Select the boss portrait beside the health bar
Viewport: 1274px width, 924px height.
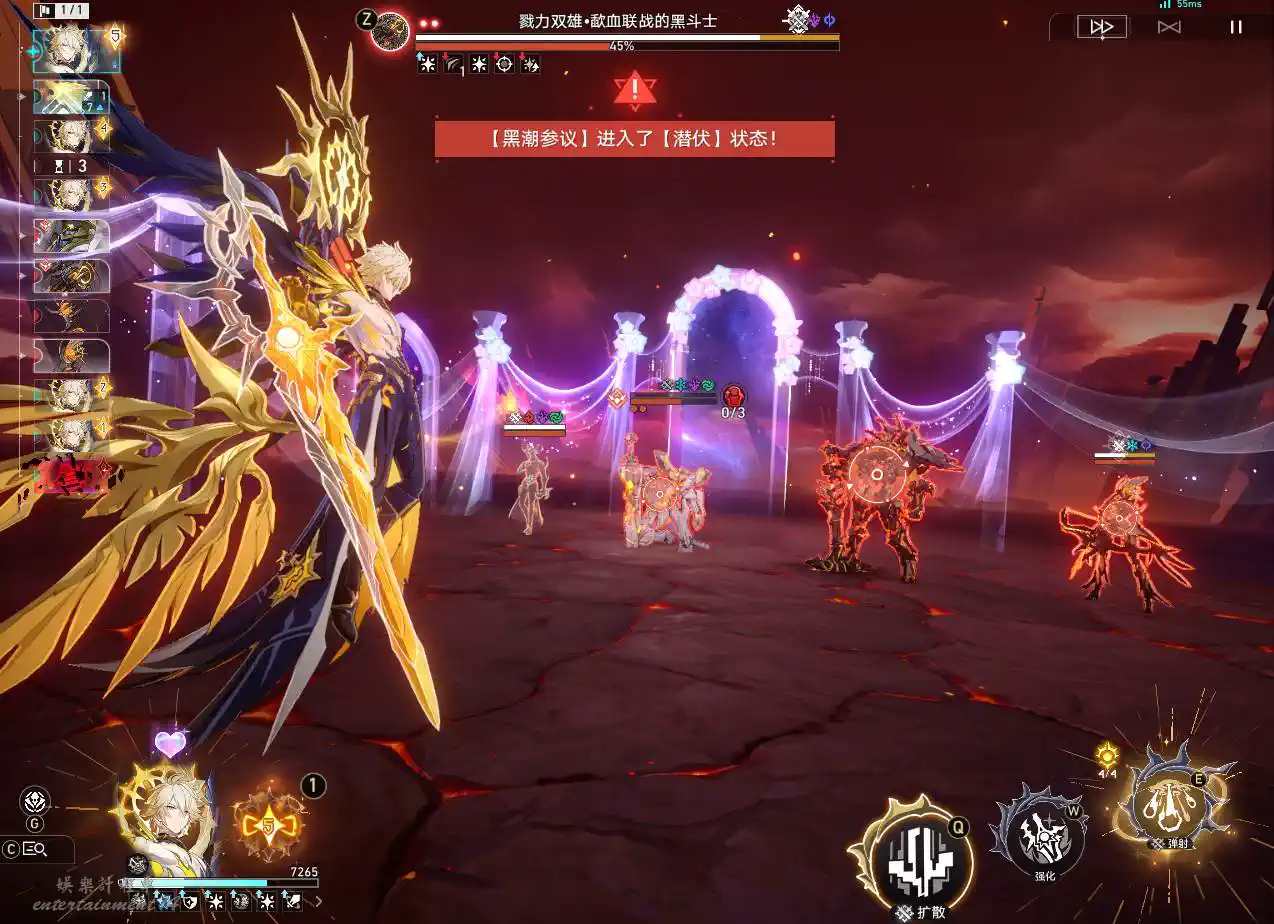(x=389, y=31)
